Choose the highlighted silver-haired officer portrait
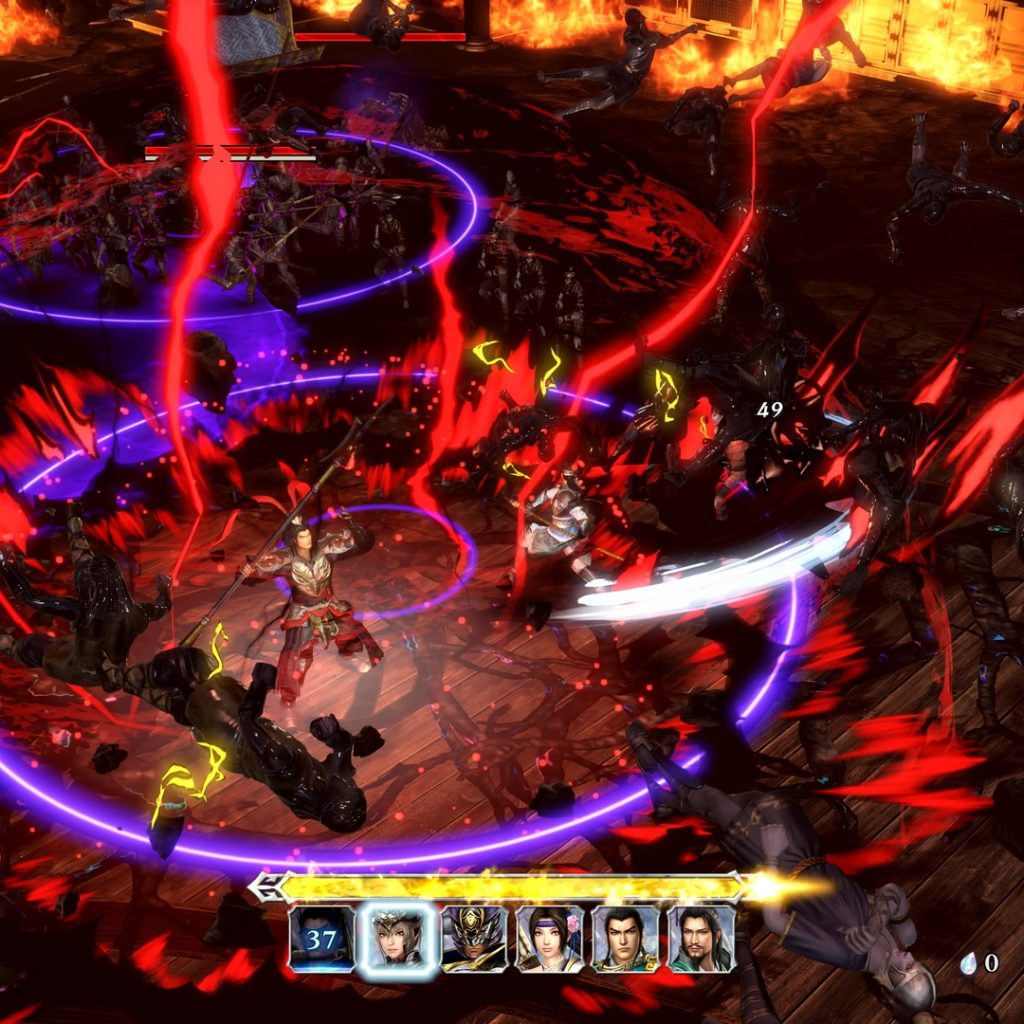Image resolution: width=1024 pixels, height=1024 pixels. tap(398, 938)
